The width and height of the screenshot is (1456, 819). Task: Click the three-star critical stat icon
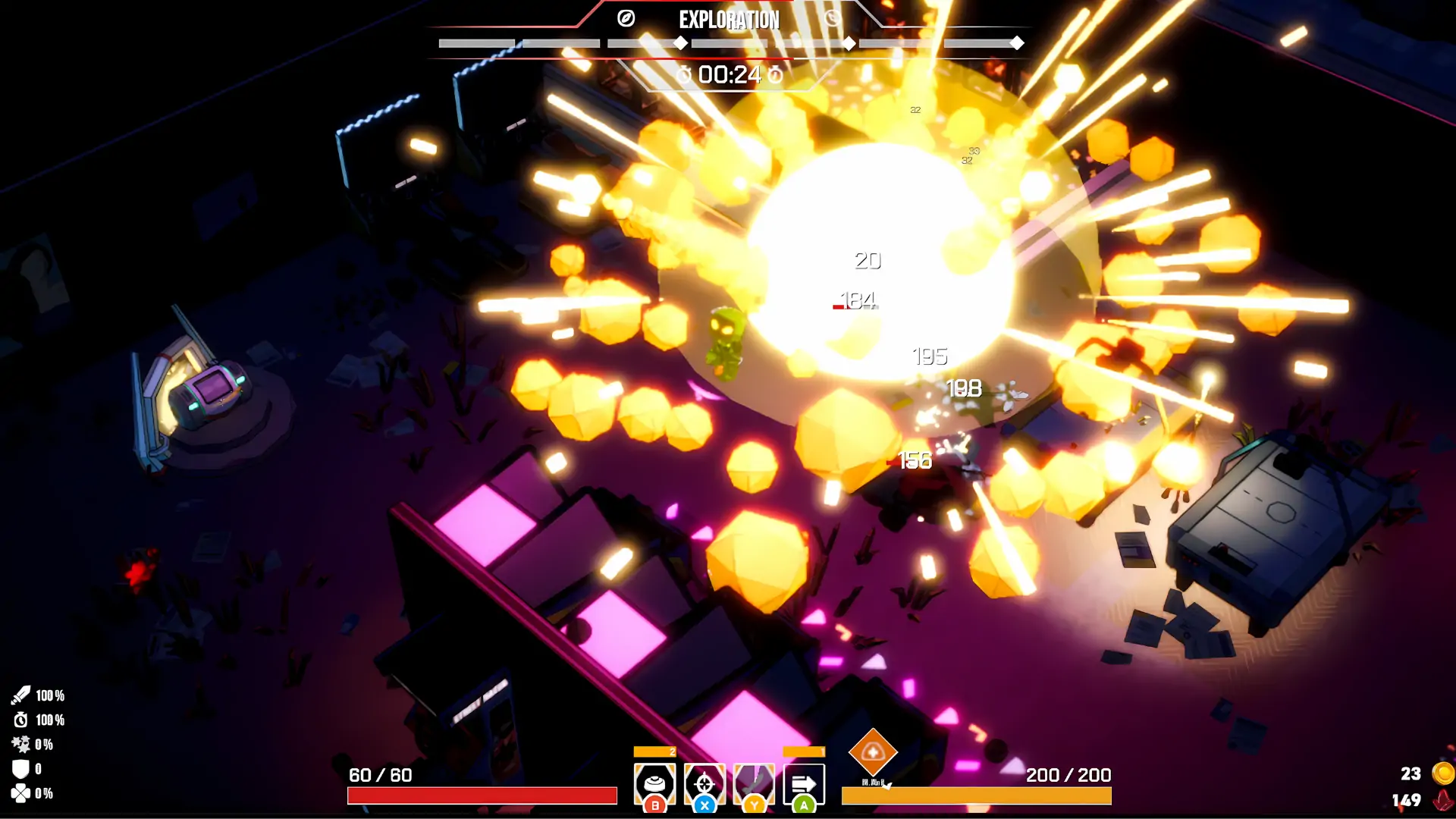coord(20,744)
